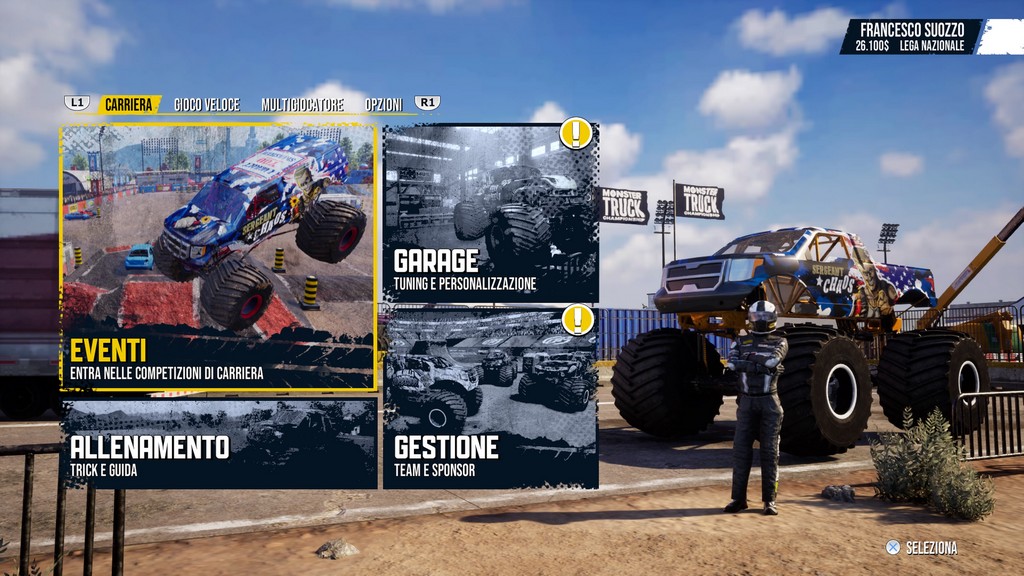Screen dimensions: 1024x576
Task: Enter the Eventi career competitions tile
Action: pos(219,257)
